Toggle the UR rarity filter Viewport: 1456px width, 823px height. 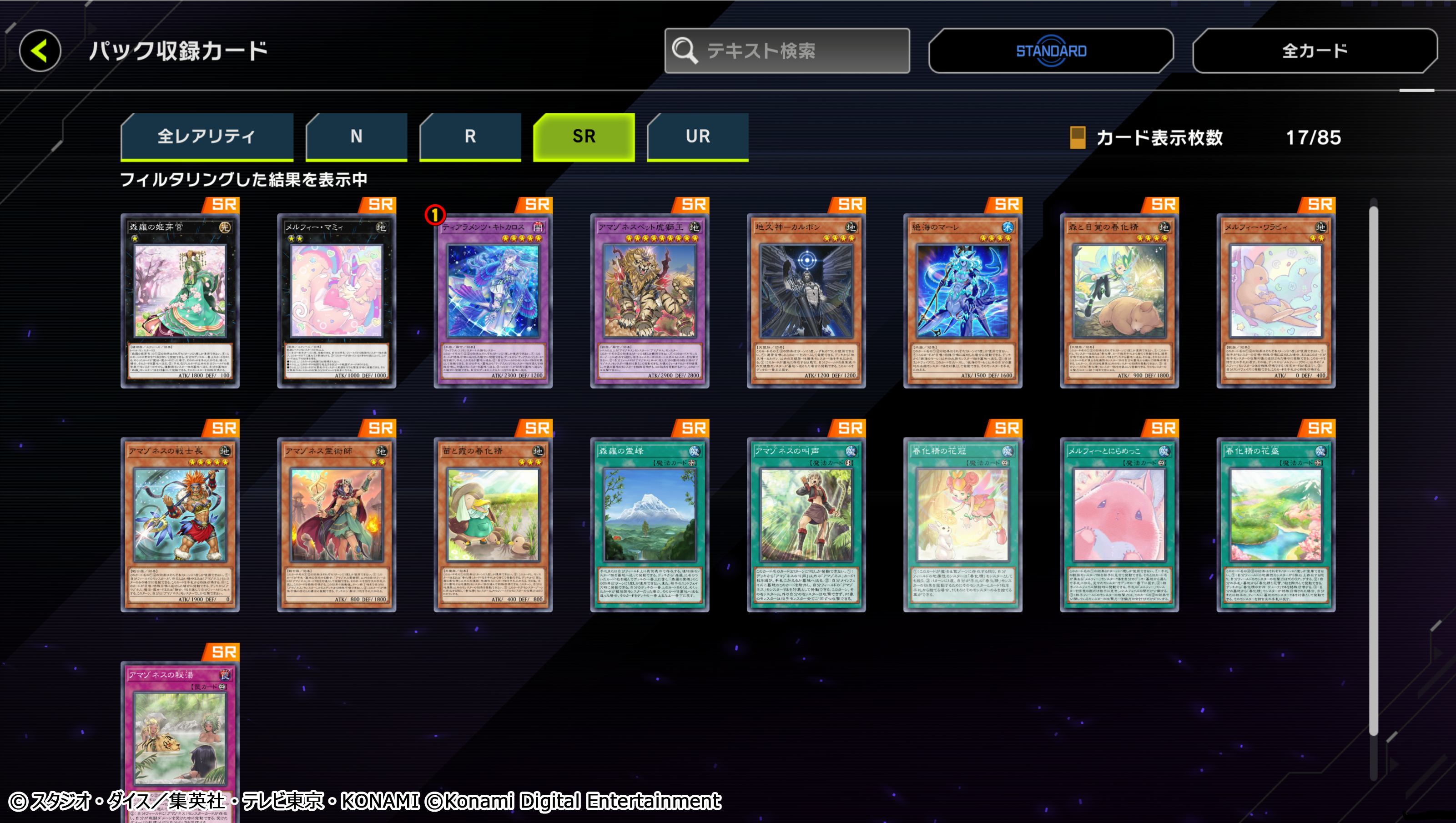(697, 136)
